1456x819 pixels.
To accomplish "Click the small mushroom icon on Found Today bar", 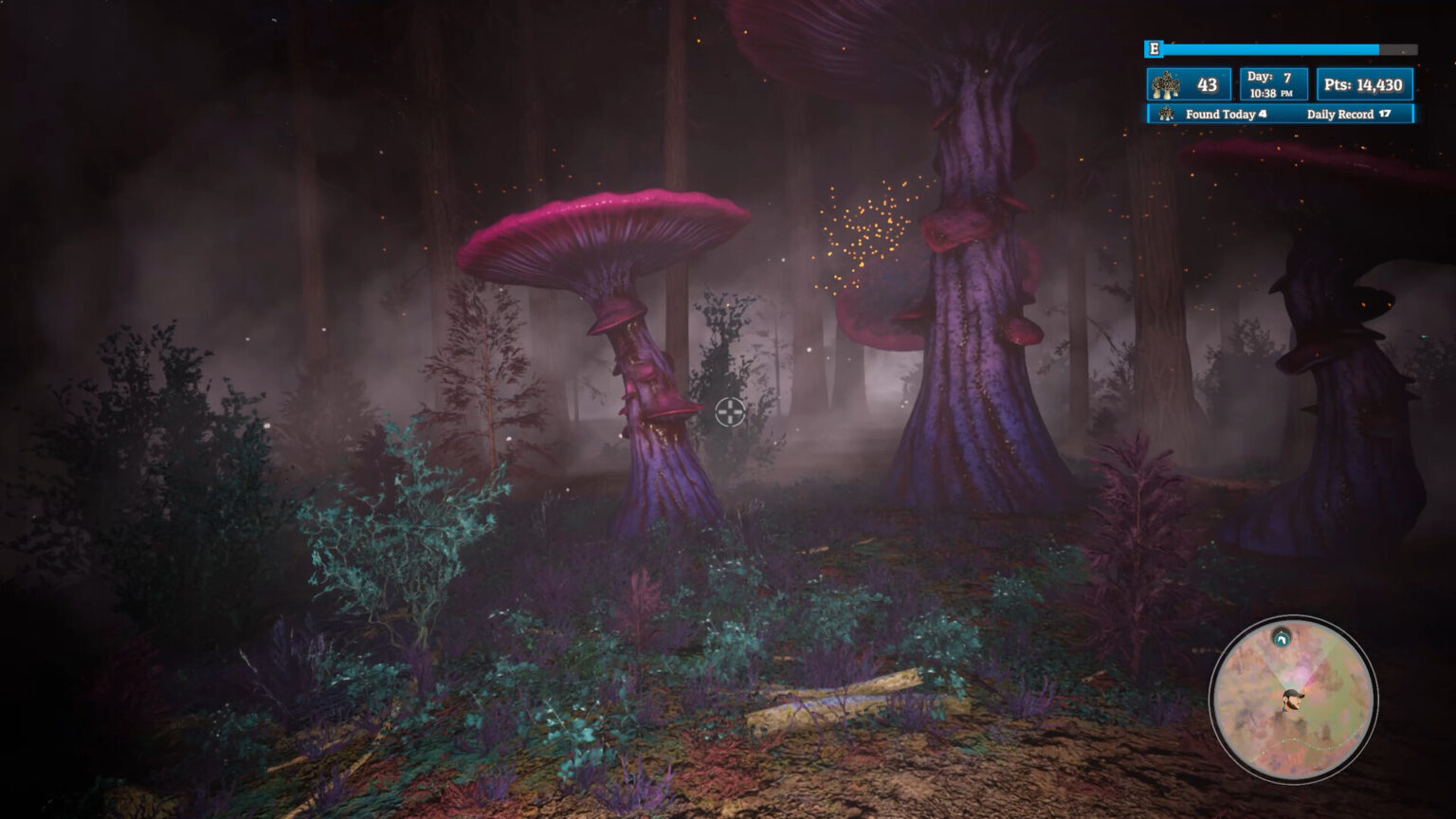I will [1165, 114].
